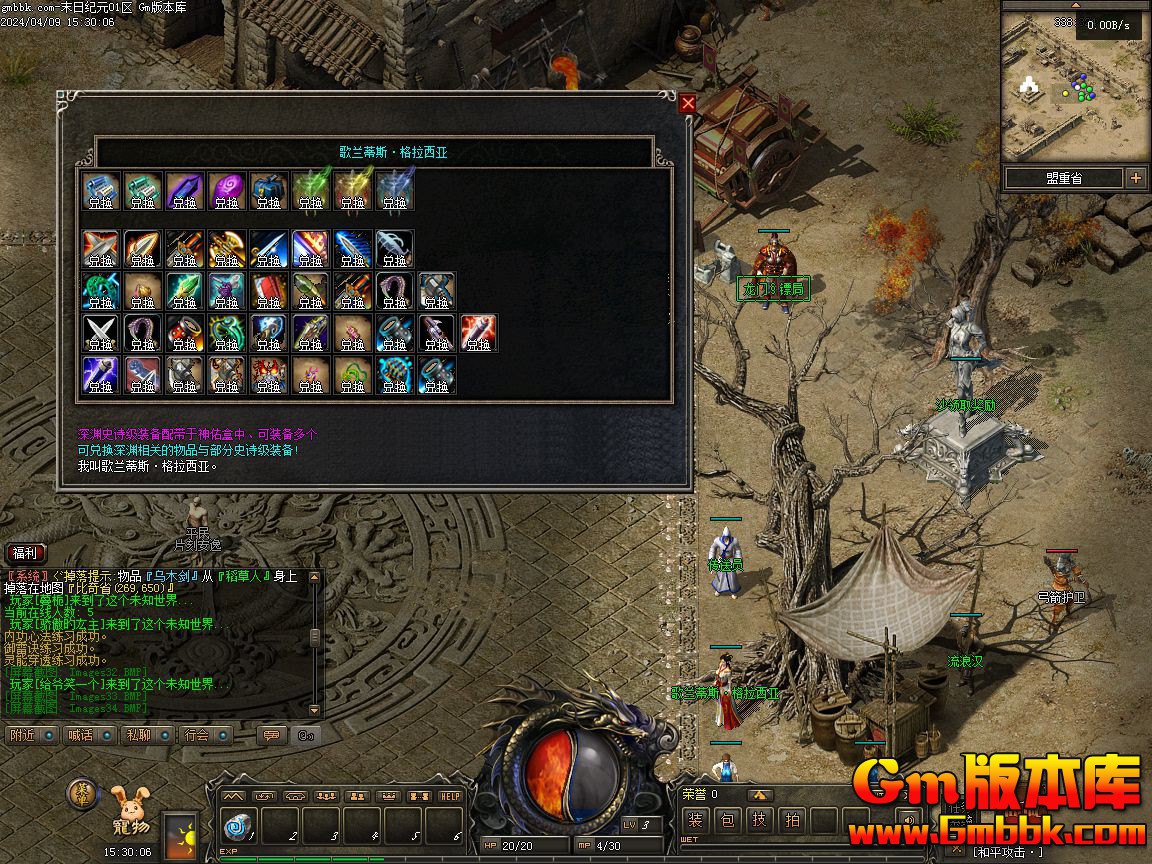Viewport: 1152px width, 864px height.
Task: Exchange the purple crystal shard item
Action: [185, 191]
